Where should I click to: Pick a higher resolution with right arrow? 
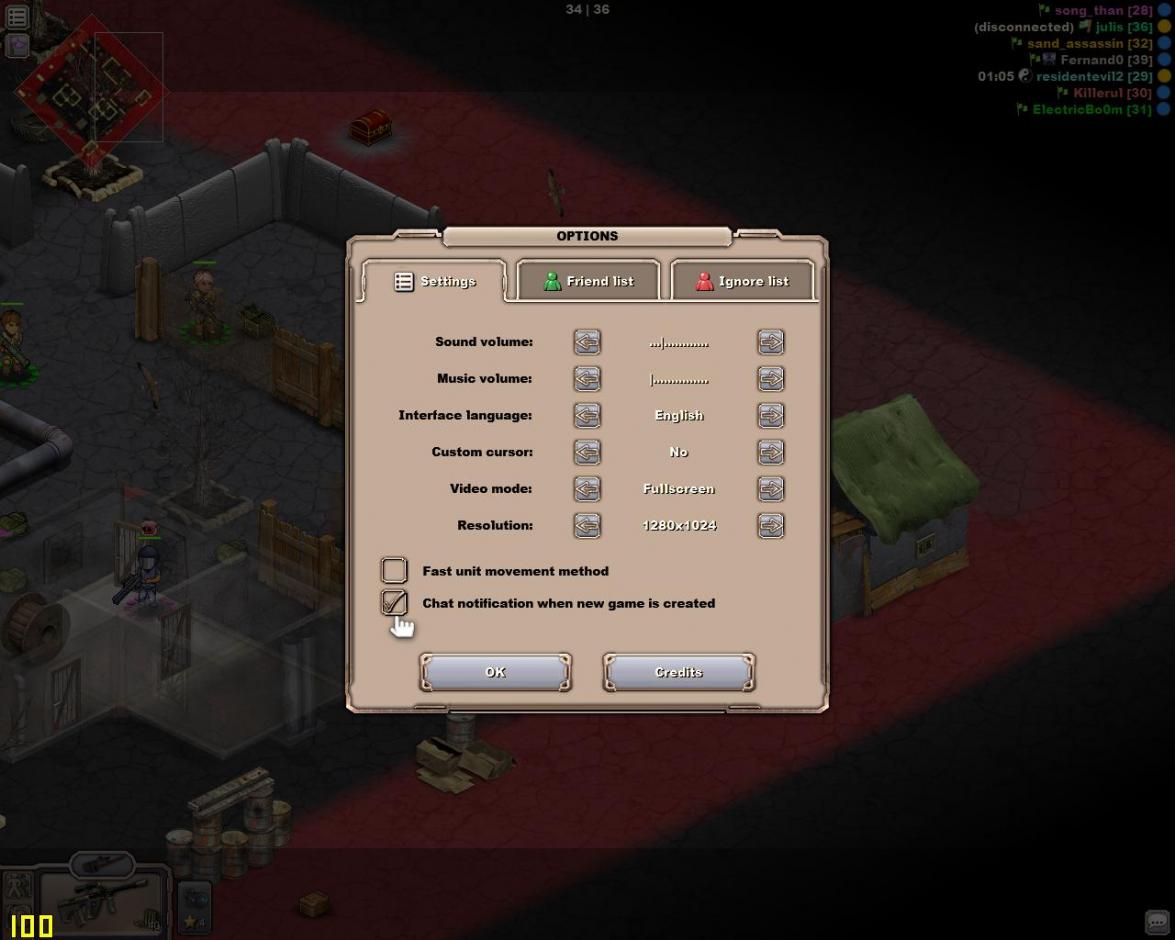(x=770, y=525)
